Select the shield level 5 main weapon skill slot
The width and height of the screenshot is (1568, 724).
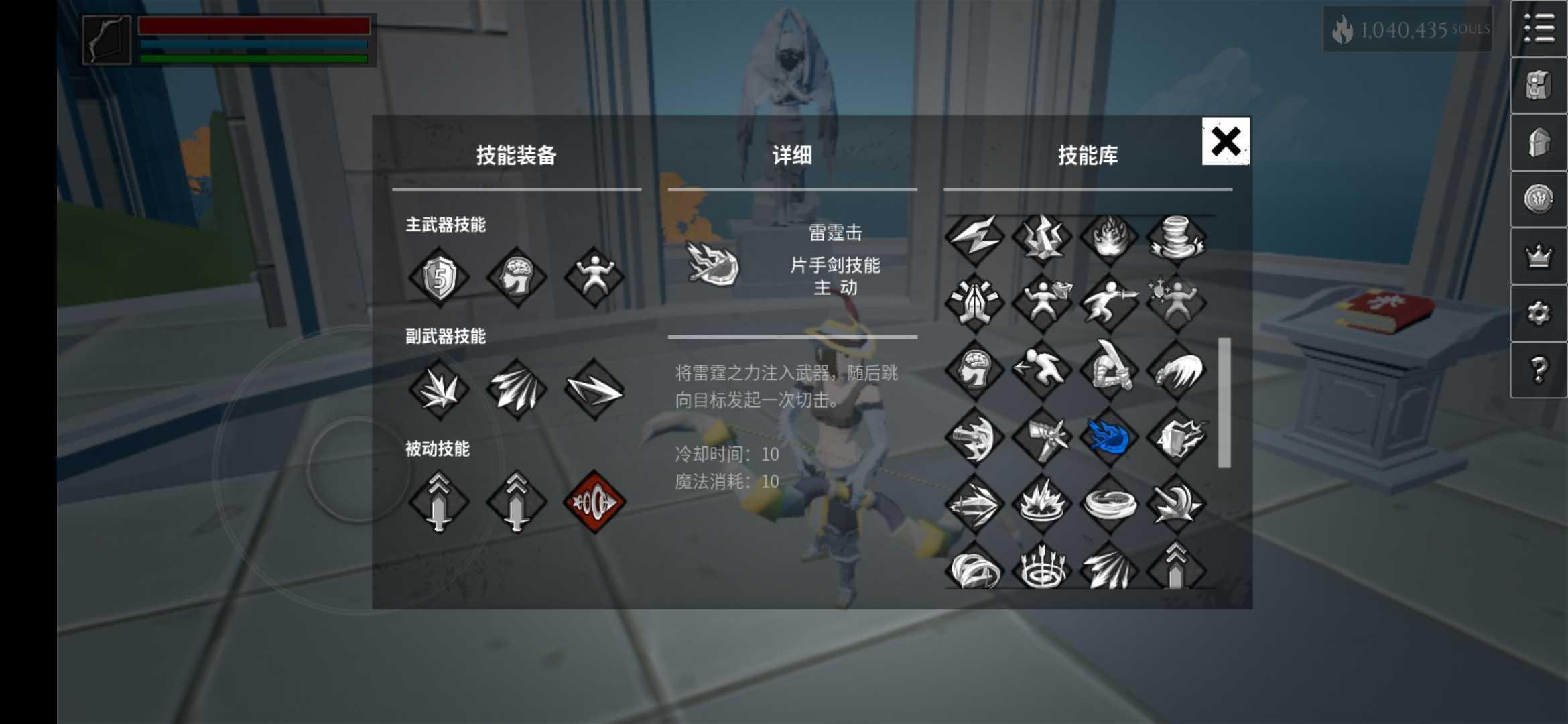tap(439, 278)
